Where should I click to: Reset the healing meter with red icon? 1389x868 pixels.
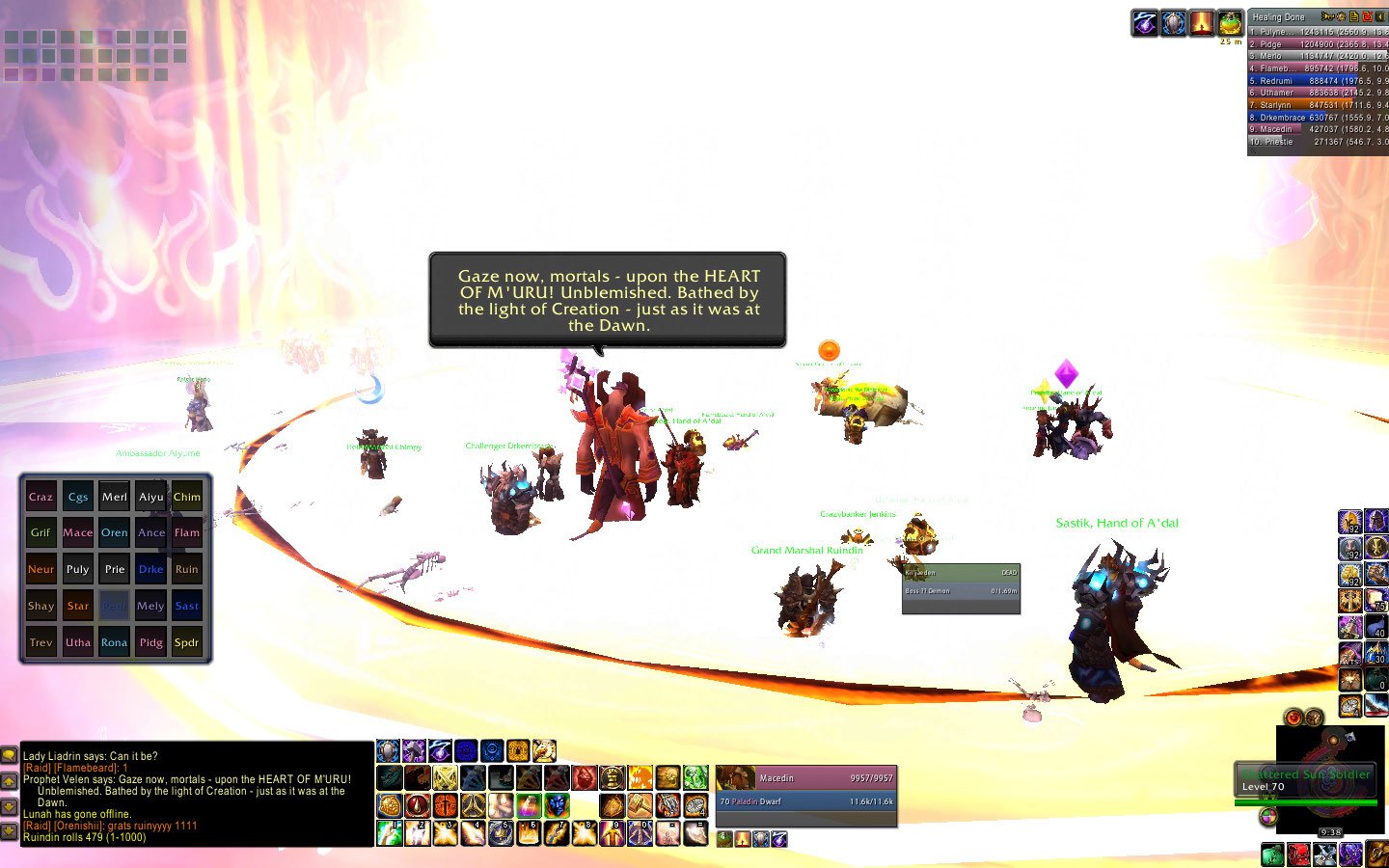pyautogui.click(x=1367, y=16)
